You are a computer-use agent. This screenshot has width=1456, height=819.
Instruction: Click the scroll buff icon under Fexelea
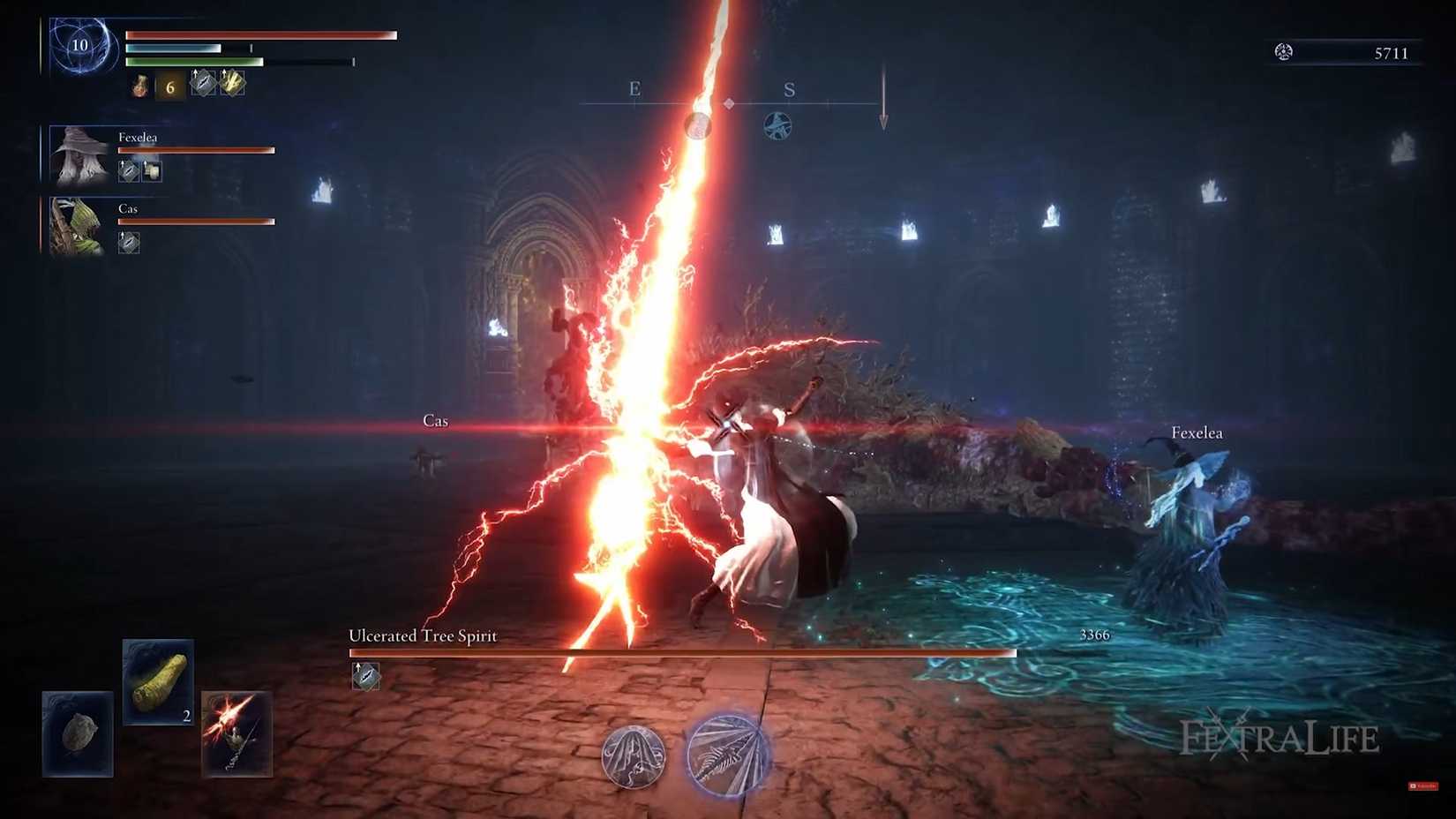pyautogui.click(x=152, y=170)
